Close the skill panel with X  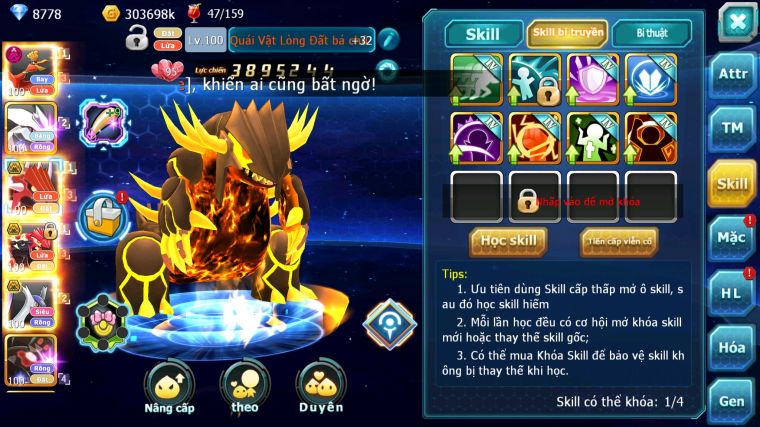pyautogui.click(x=736, y=21)
